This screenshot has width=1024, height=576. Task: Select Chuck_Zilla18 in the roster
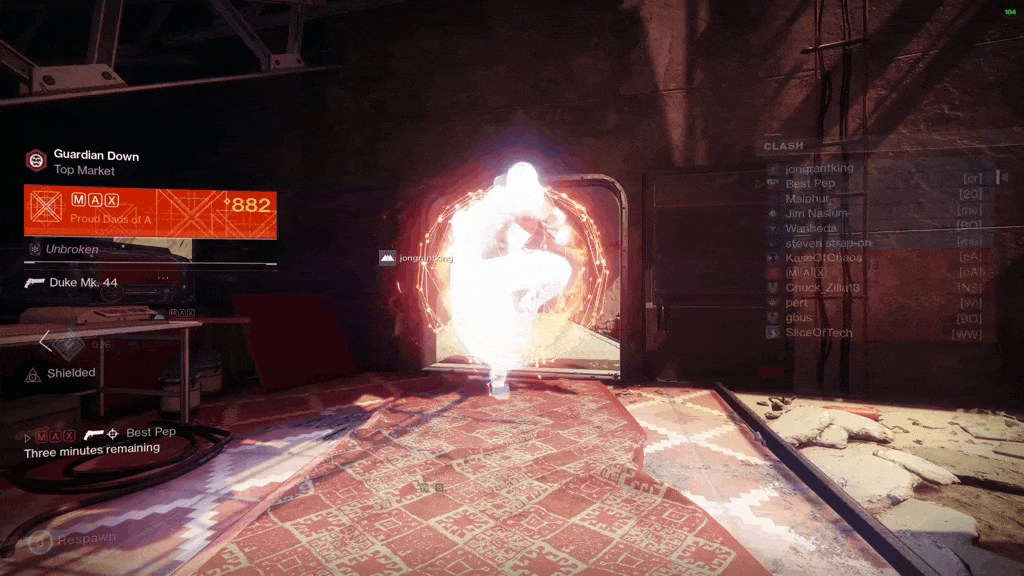click(824, 287)
